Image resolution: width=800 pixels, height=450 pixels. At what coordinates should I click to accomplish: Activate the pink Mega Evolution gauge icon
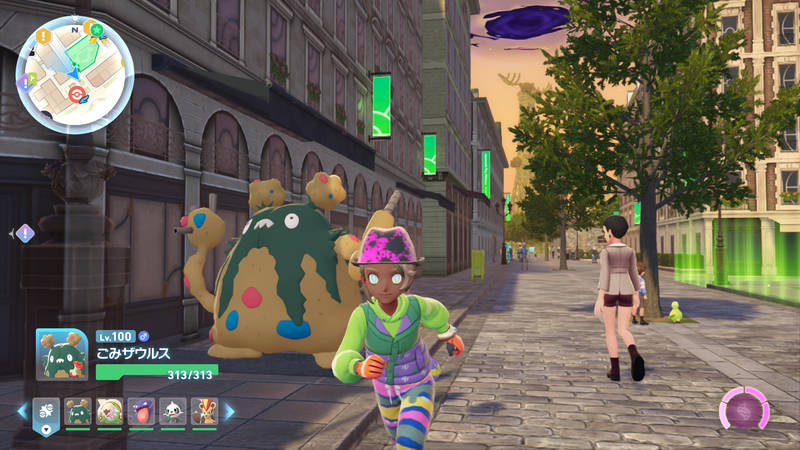(745, 410)
